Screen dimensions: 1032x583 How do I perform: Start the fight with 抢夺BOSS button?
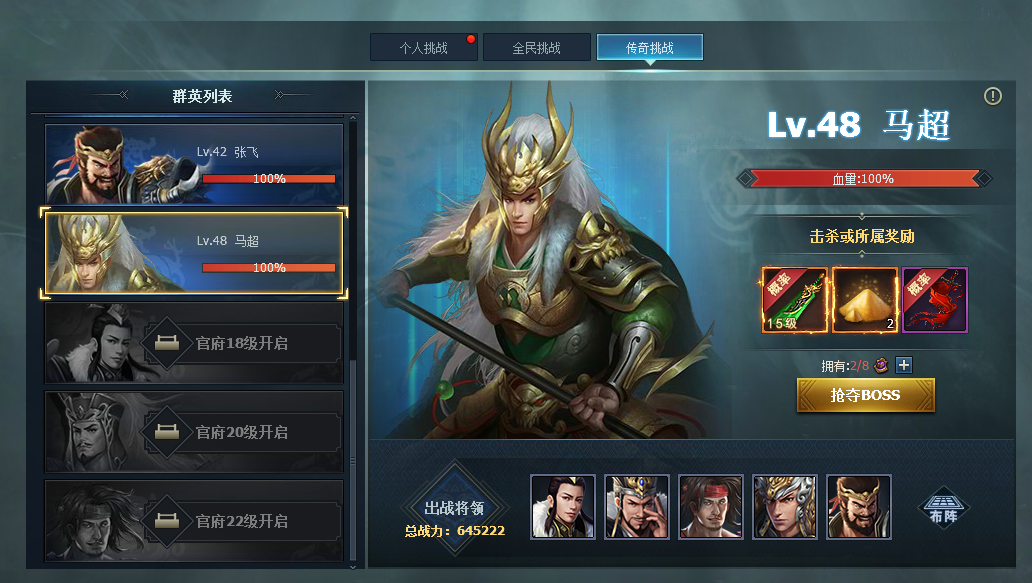click(x=865, y=395)
